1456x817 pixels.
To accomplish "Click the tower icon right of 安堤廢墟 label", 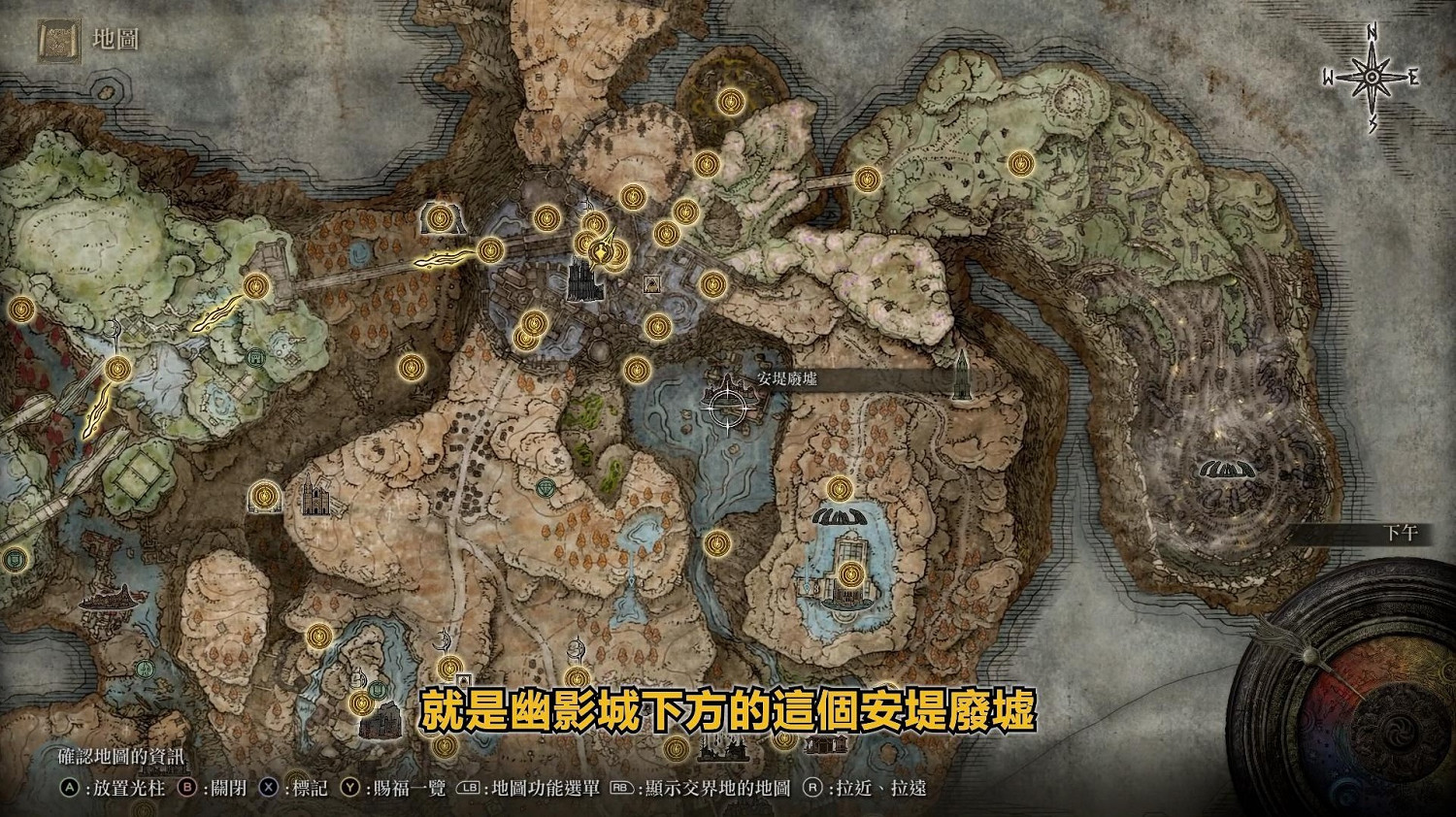I will click(x=962, y=376).
